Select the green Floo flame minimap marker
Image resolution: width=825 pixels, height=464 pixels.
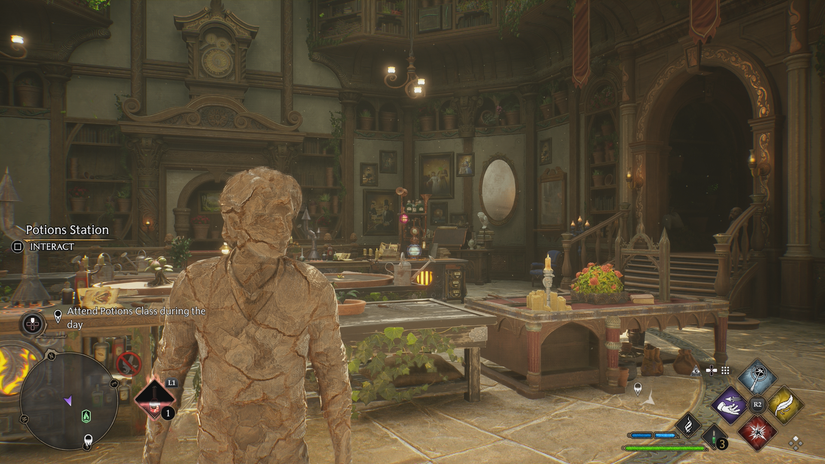[x=87, y=416]
